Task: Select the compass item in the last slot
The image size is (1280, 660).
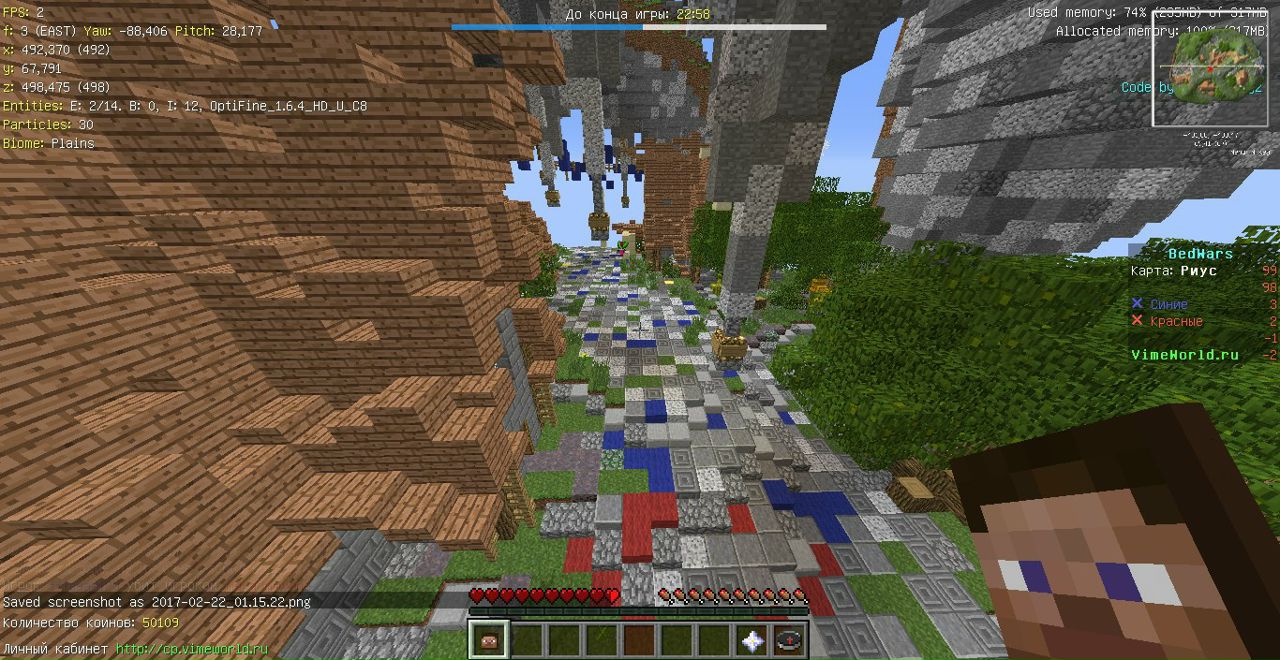Action: point(789,640)
